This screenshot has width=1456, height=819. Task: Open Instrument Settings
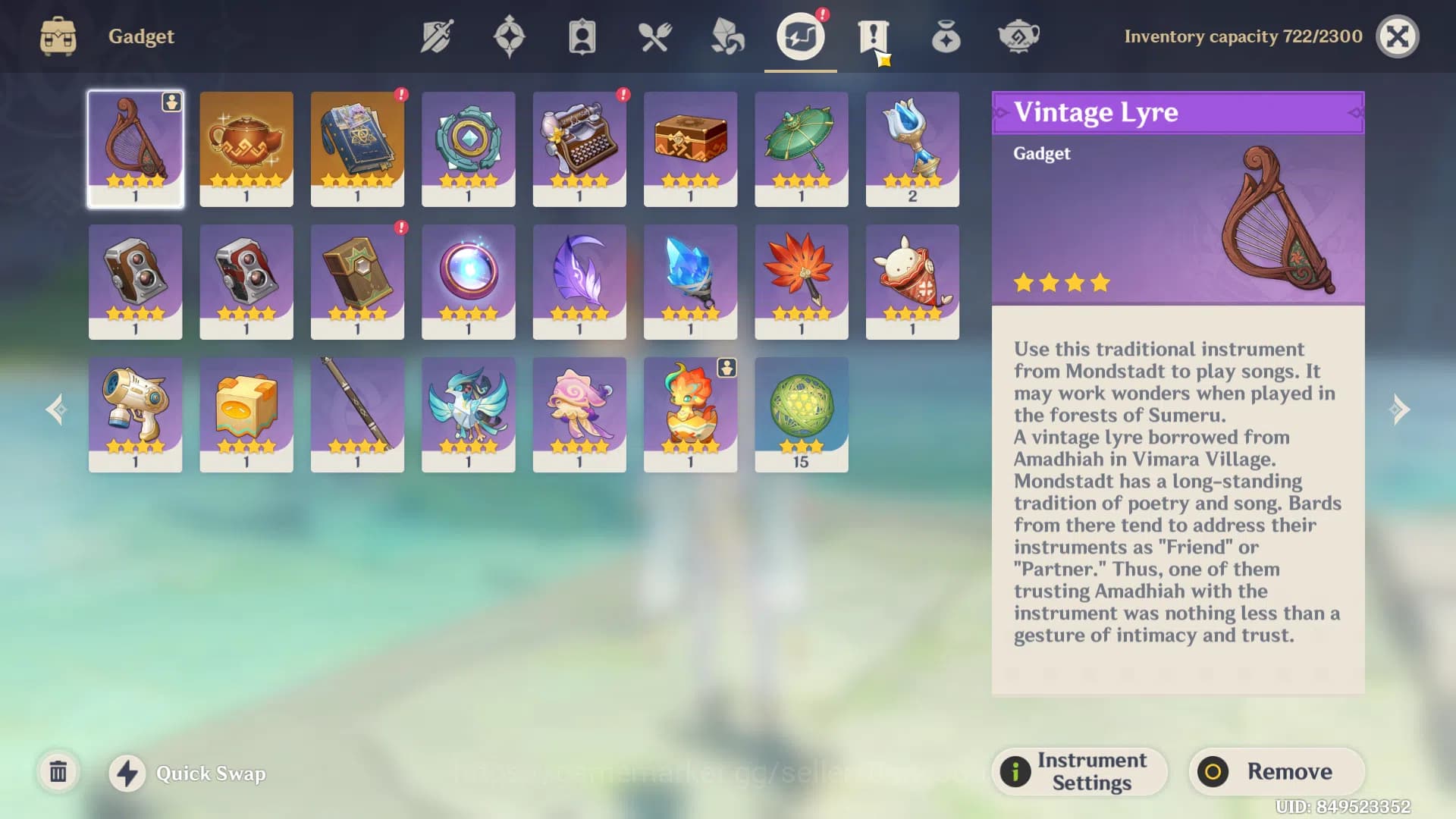tap(1079, 771)
